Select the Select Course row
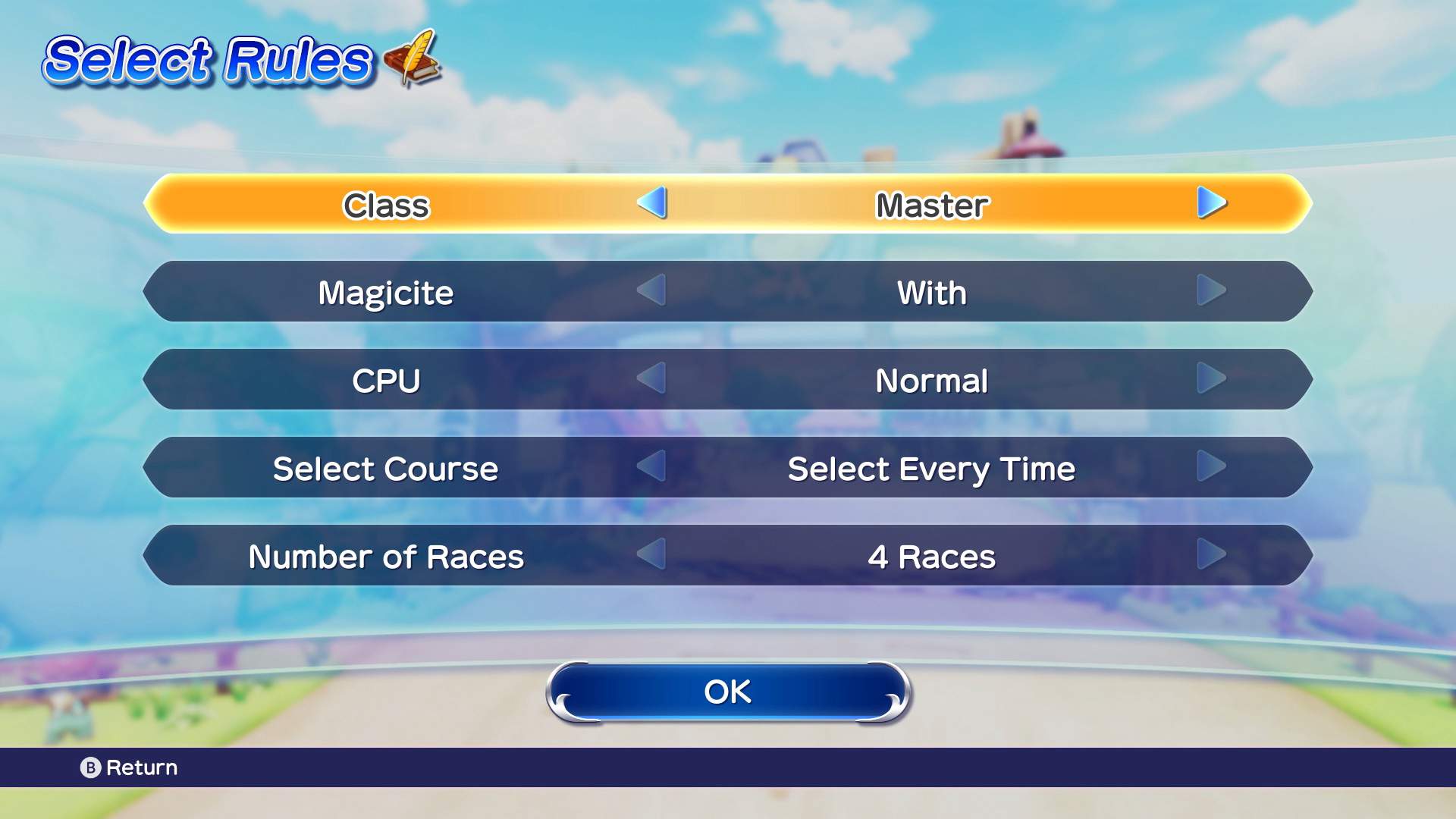This screenshot has width=1456, height=819. (x=386, y=469)
